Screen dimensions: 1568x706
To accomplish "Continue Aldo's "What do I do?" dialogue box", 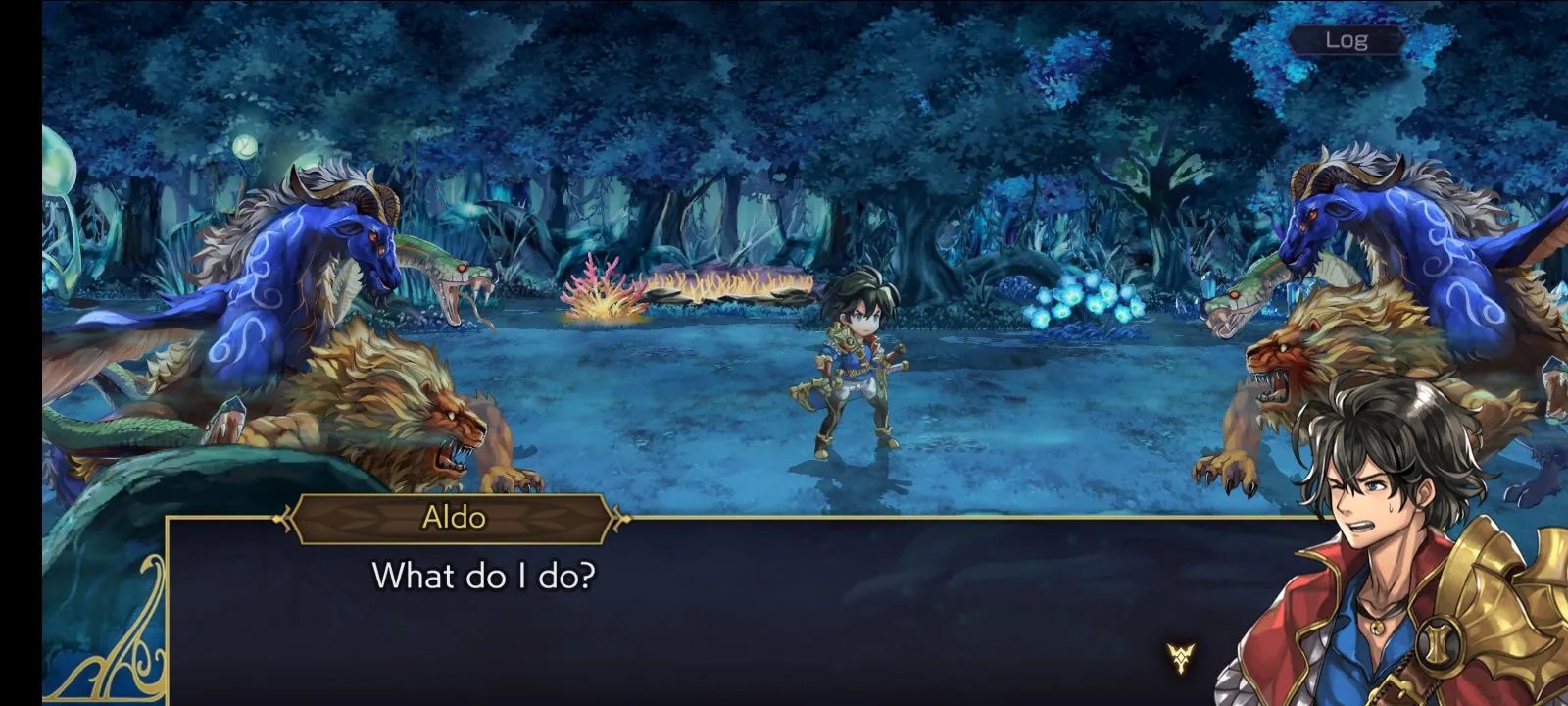I will (x=686, y=608).
